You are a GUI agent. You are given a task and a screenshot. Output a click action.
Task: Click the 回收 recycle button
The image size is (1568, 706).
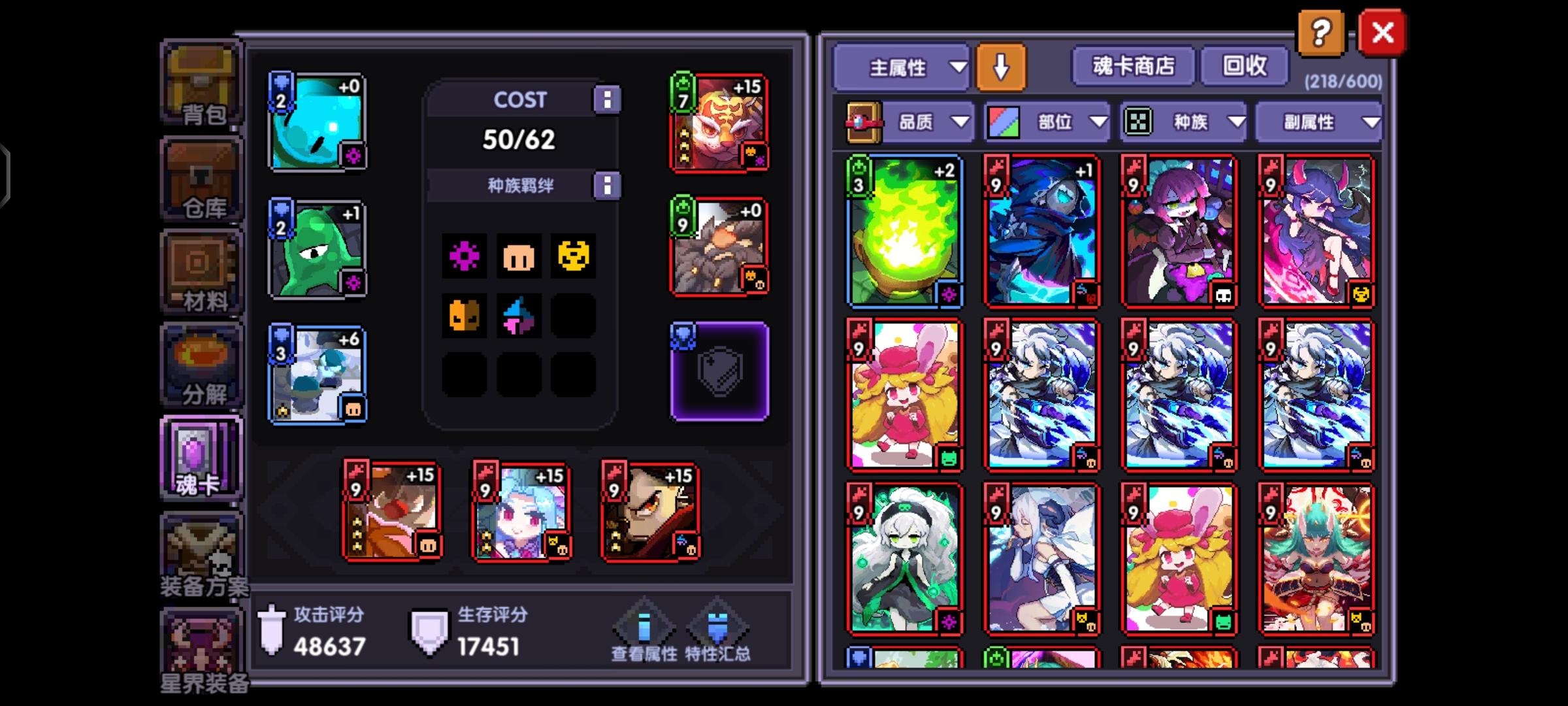(x=1243, y=66)
